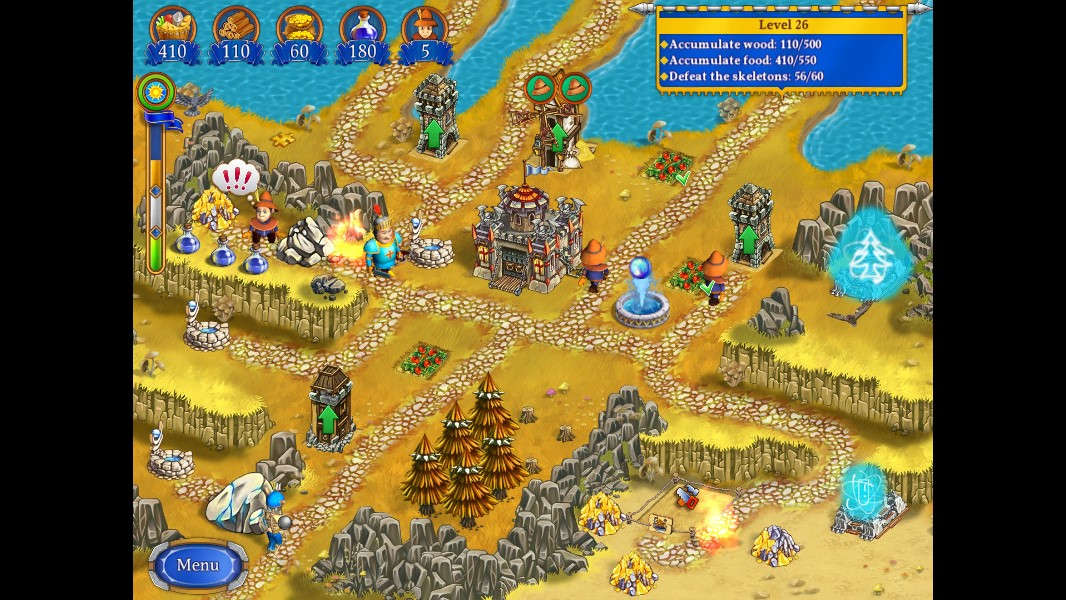Select the upgrade arrow on the wooden hut
The image size is (1066, 600).
328,418
